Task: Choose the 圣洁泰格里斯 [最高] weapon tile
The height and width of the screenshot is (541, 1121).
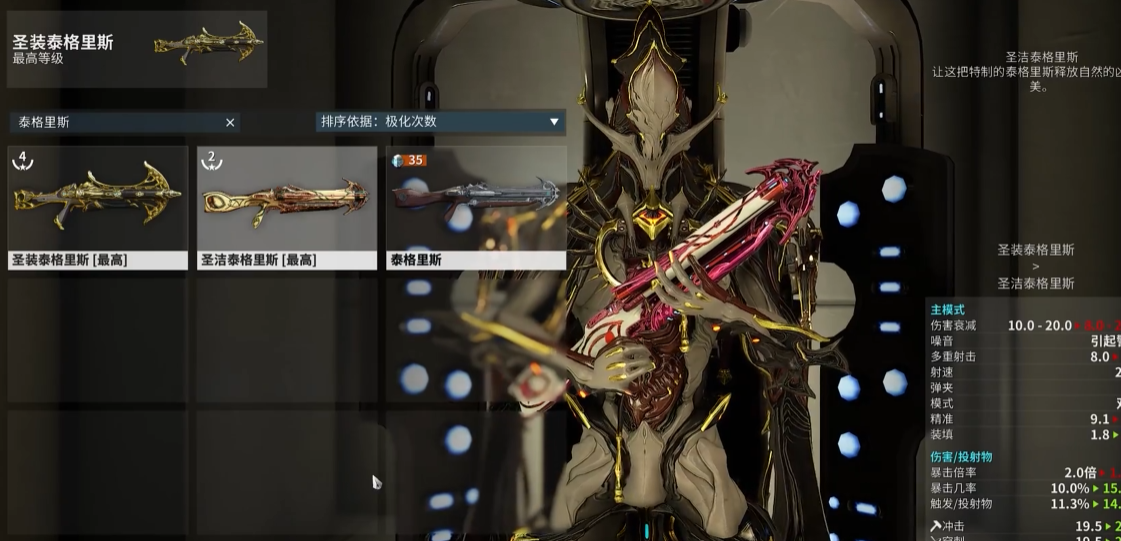Action: tap(287, 208)
